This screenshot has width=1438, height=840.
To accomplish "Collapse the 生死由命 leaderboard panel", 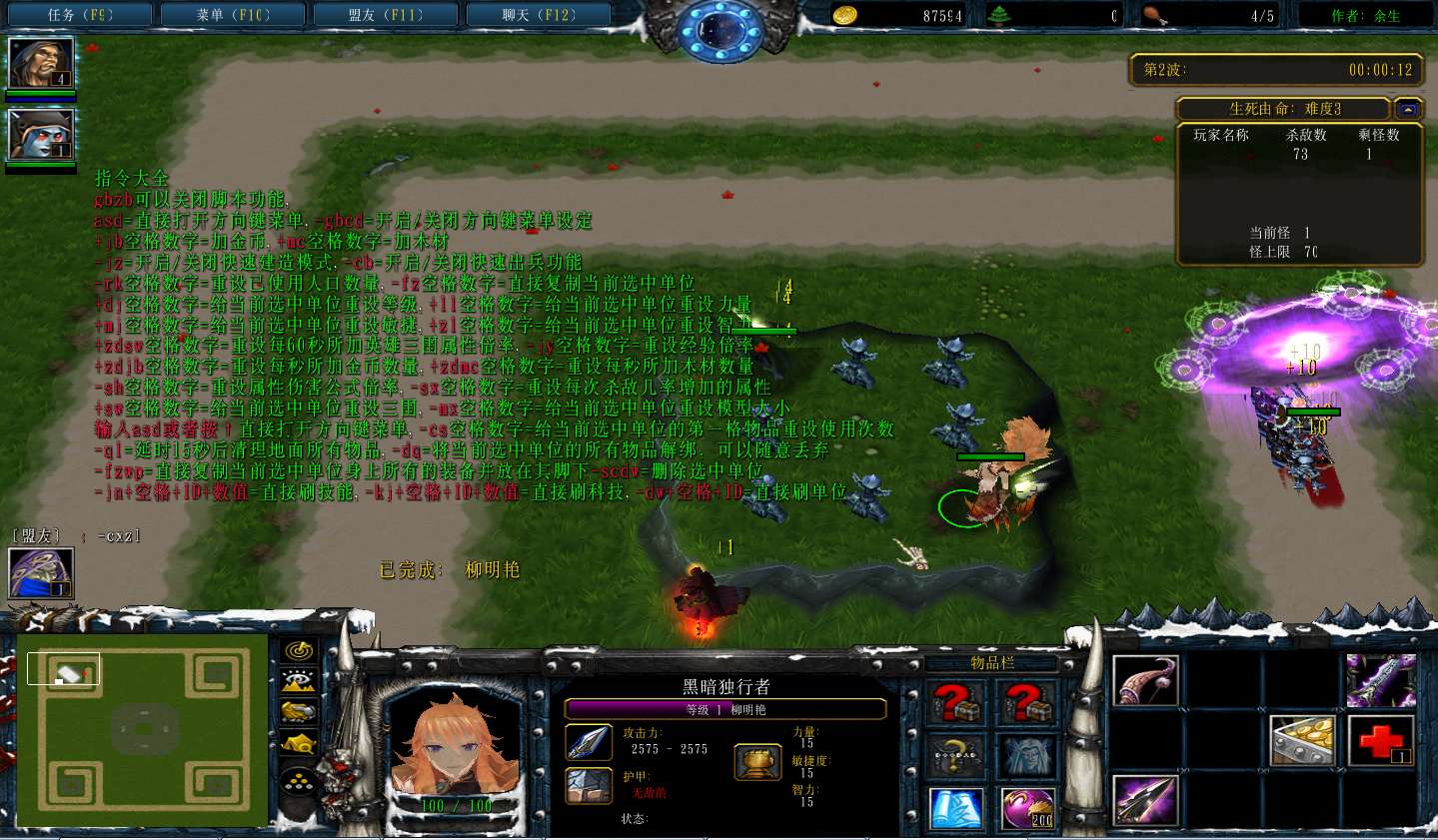I will pyautogui.click(x=1408, y=109).
